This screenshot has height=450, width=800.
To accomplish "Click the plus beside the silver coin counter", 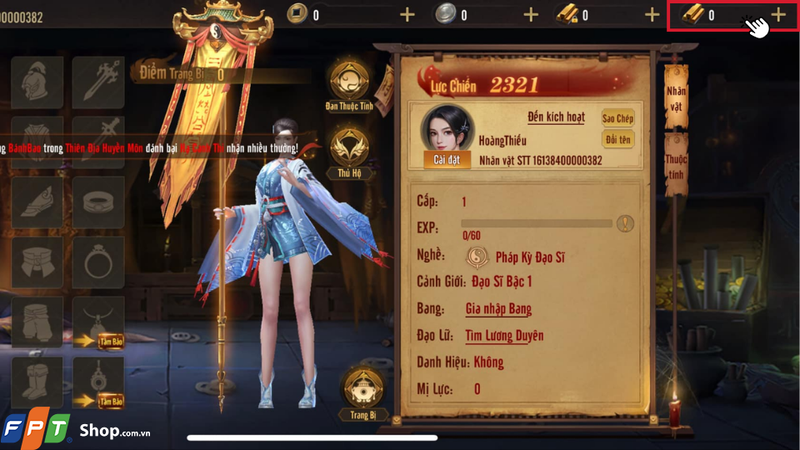I will [530, 15].
